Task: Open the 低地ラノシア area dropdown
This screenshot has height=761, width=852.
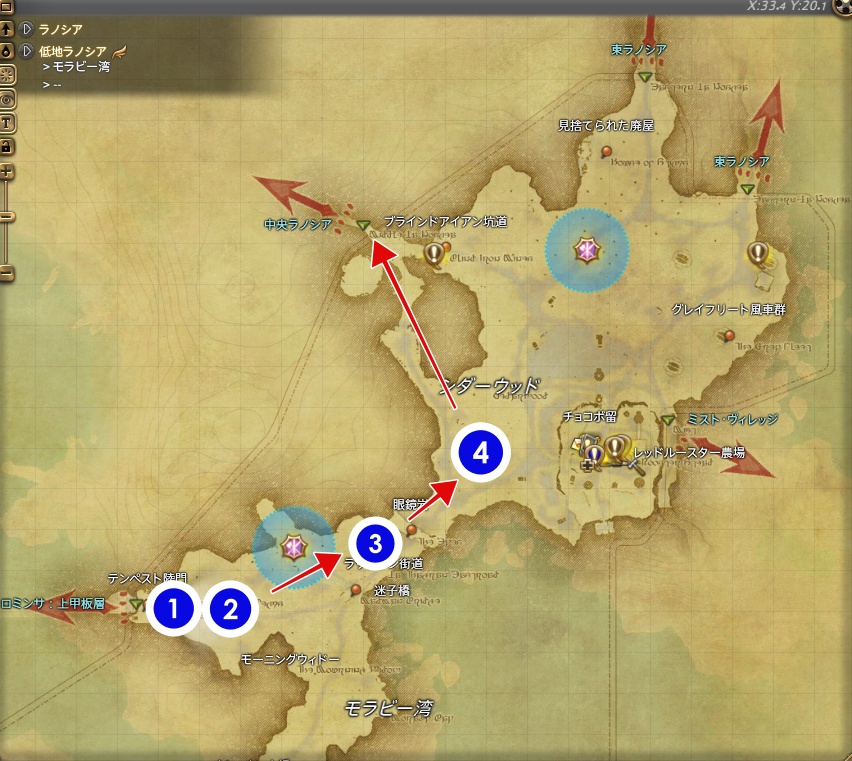Action: coord(27,50)
